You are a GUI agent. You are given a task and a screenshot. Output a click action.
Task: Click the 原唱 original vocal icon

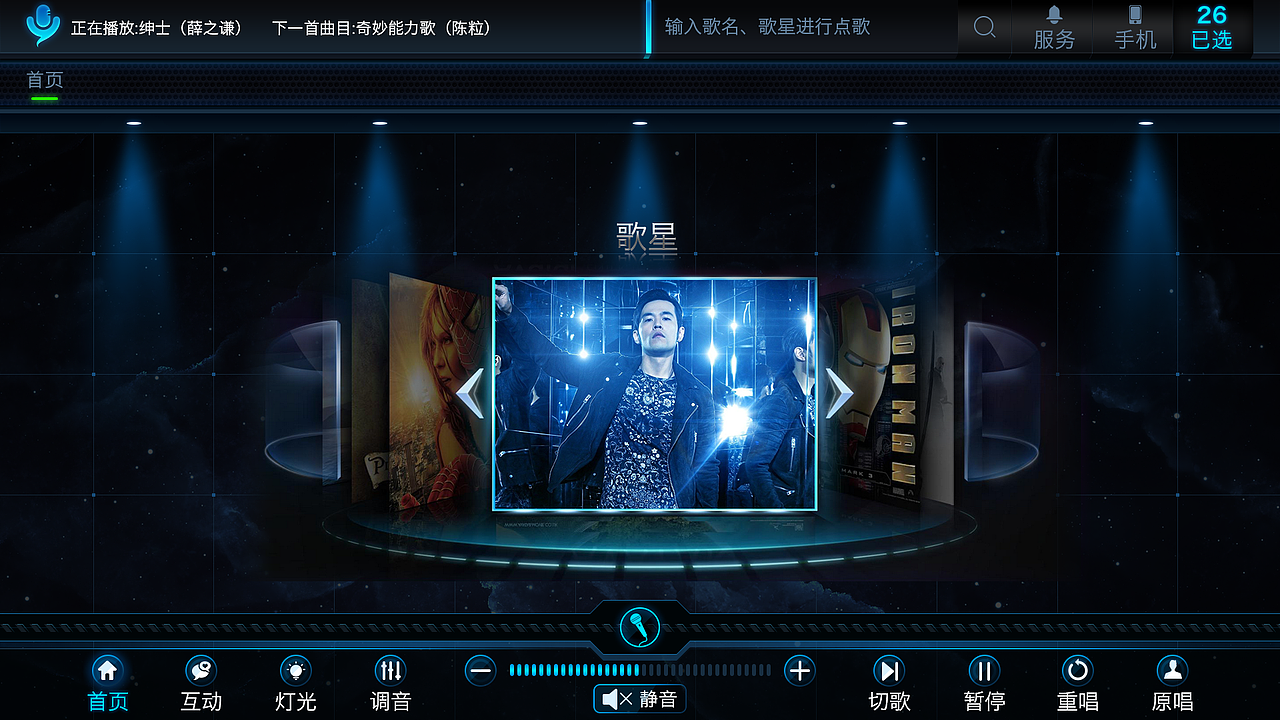pyautogui.click(x=1170, y=680)
